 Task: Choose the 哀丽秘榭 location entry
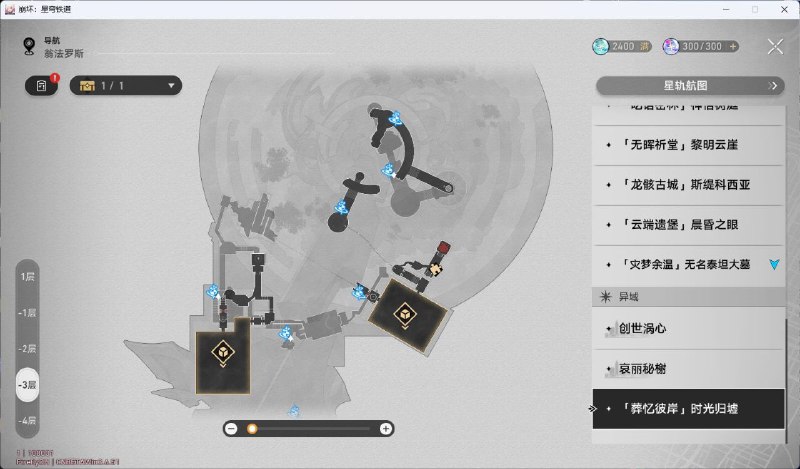click(x=687, y=369)
